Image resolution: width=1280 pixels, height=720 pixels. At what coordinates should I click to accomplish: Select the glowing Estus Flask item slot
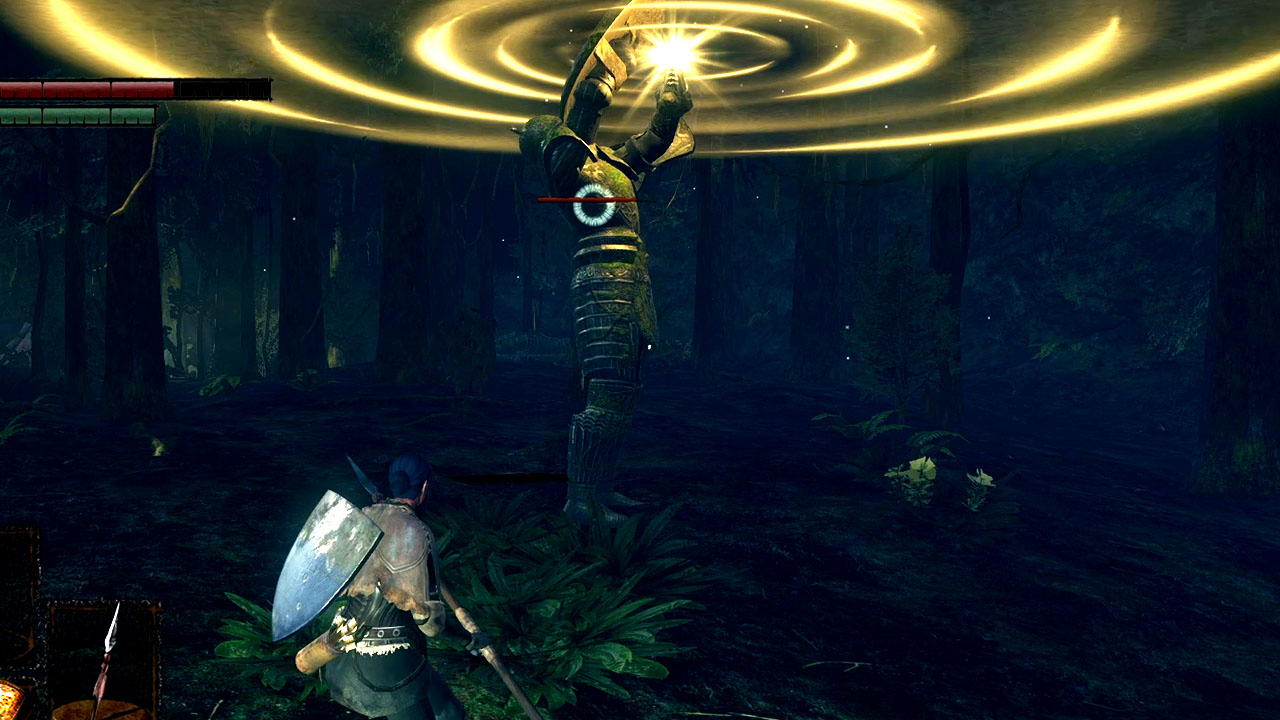pos(8,700)
